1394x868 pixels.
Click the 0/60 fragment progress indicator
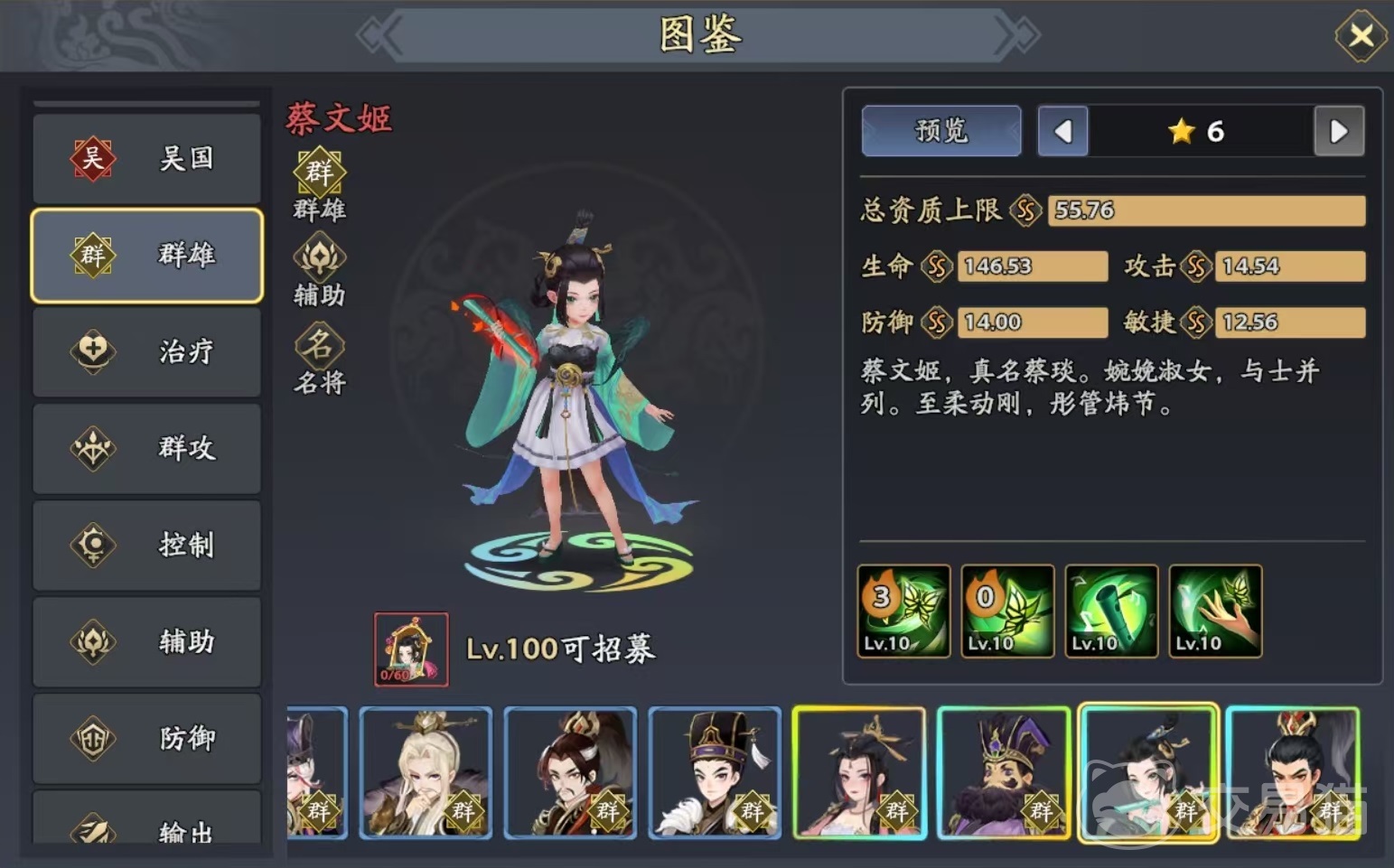pyautogui.click(x=398, y=676)
